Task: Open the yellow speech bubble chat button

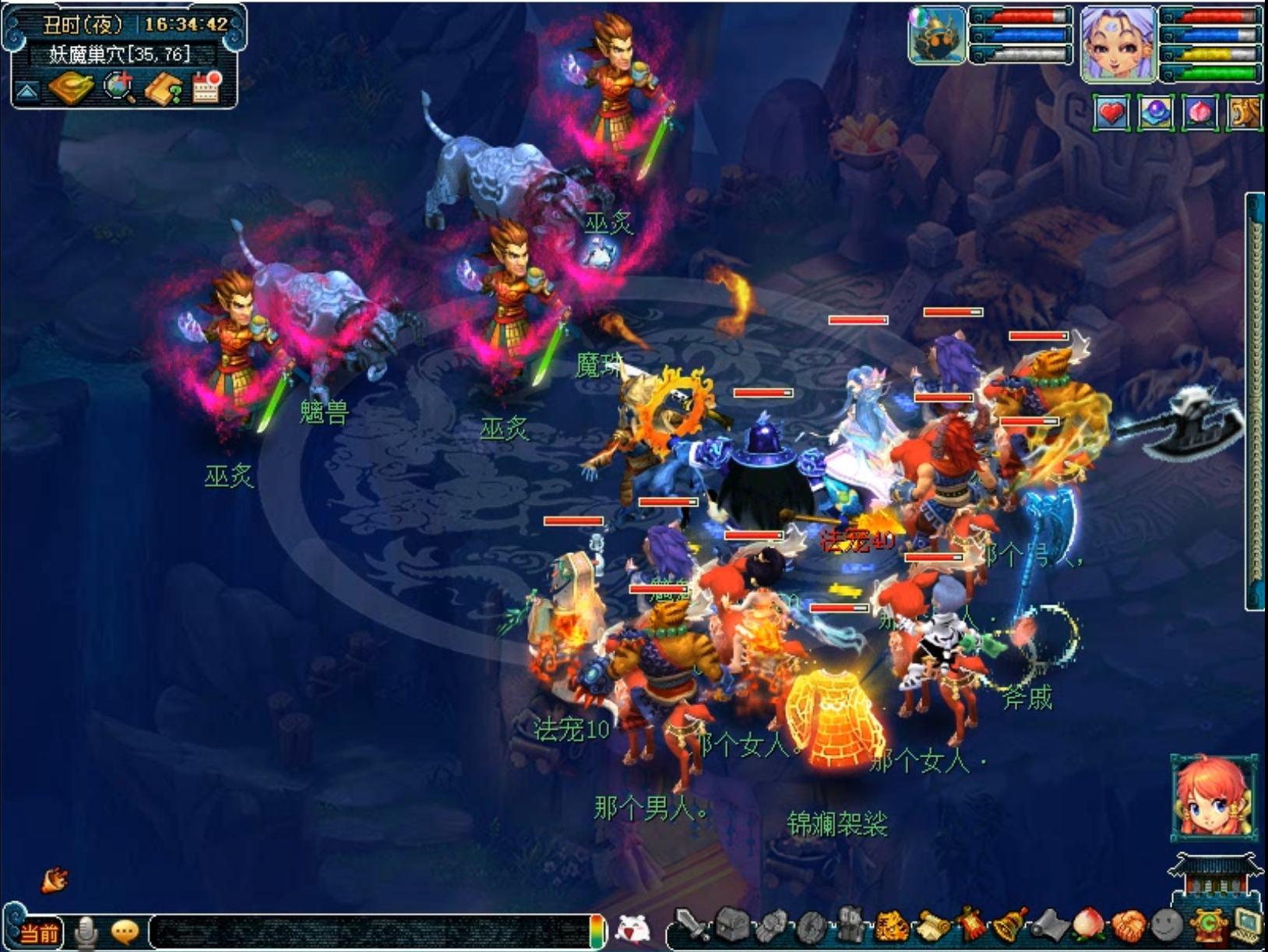Action: click(125, 932)
